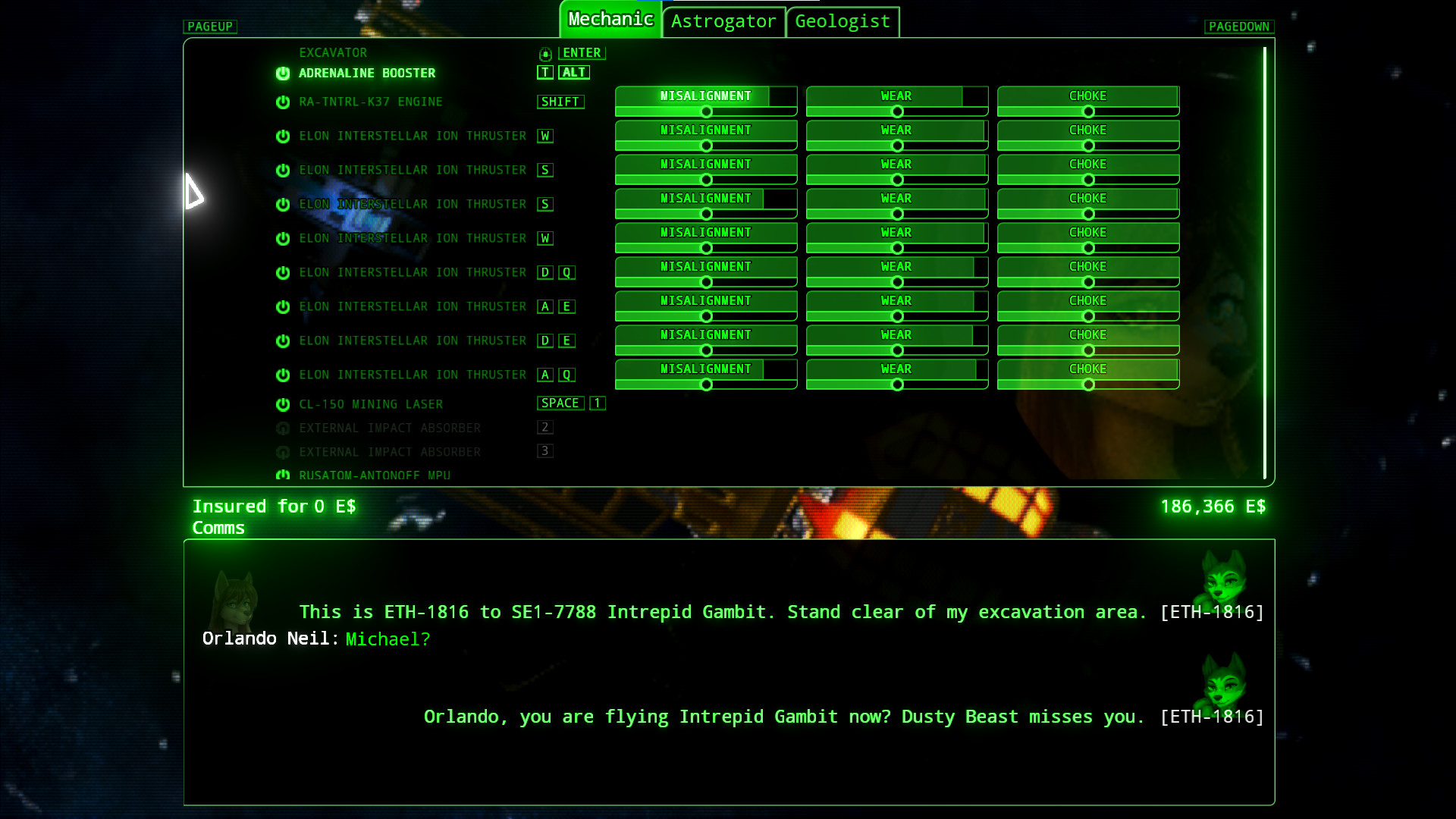The height and width of the screenshot is (819, 1456).
Task: Click the power icon for RA-TNTRL-K37 ENGINE
Action: click(282, 101)
